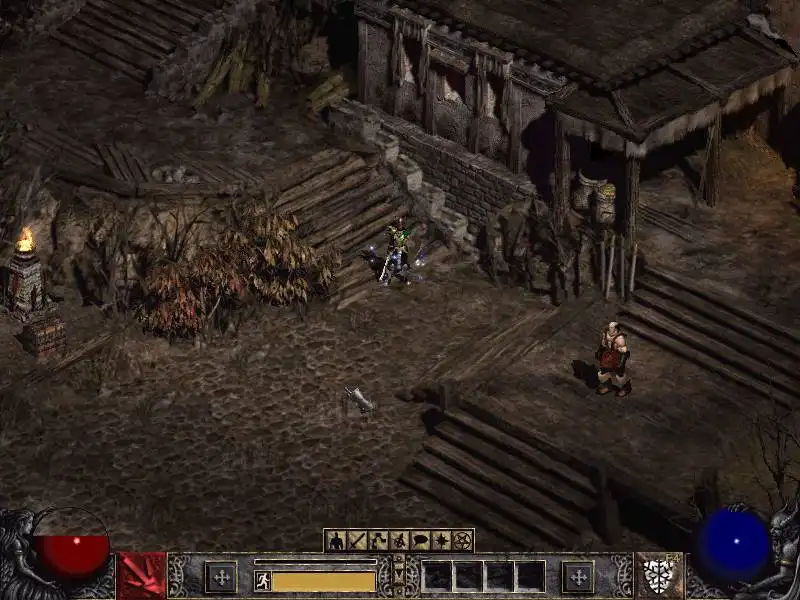The height and width of the screenshot is (600, 800).
Task: Toggle the run/walk running man button
Action: pyautogui.click(x=262, y=580)
